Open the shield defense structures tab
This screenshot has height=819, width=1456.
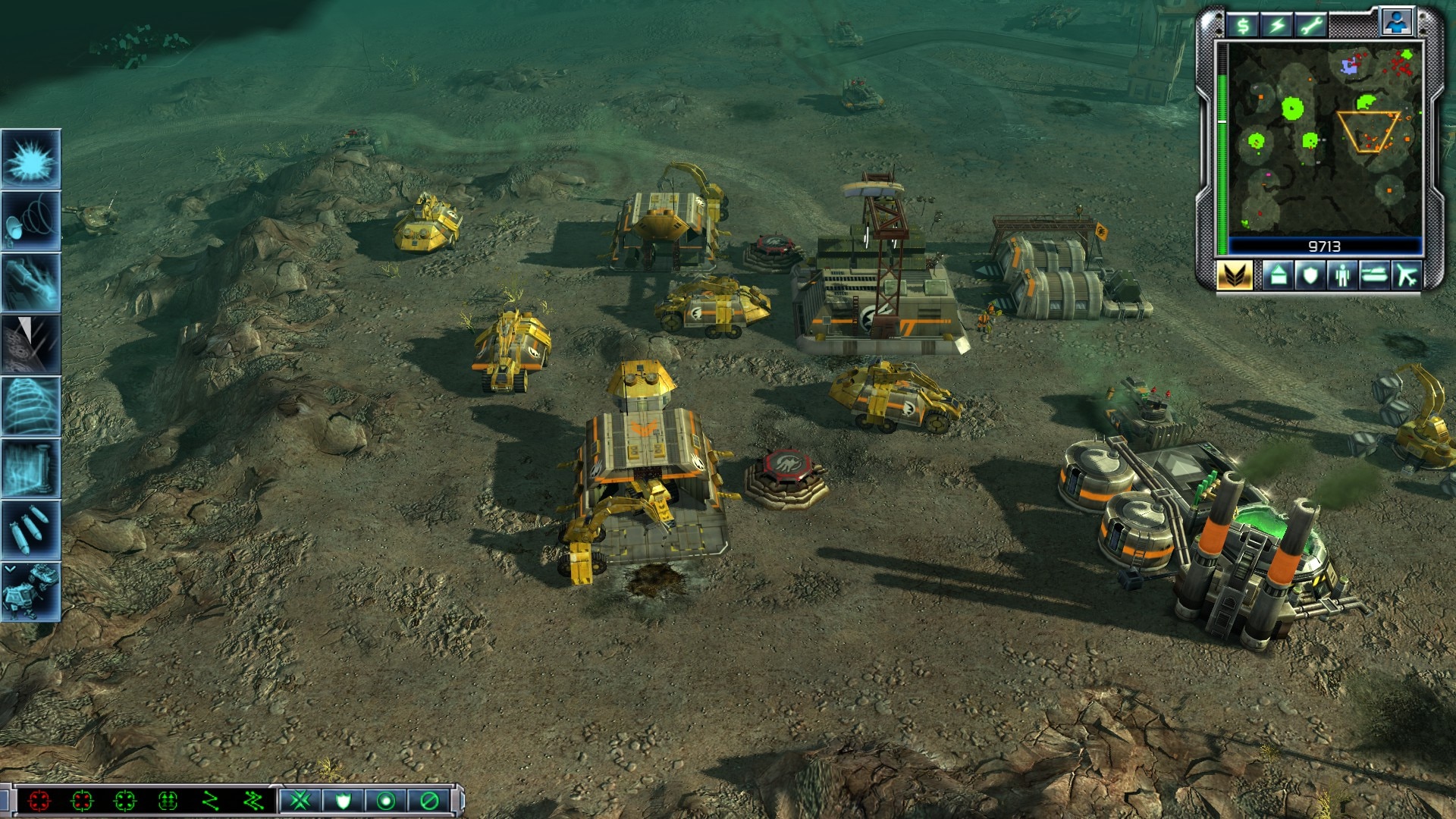pyautogui.click(x=1310, y=275)
